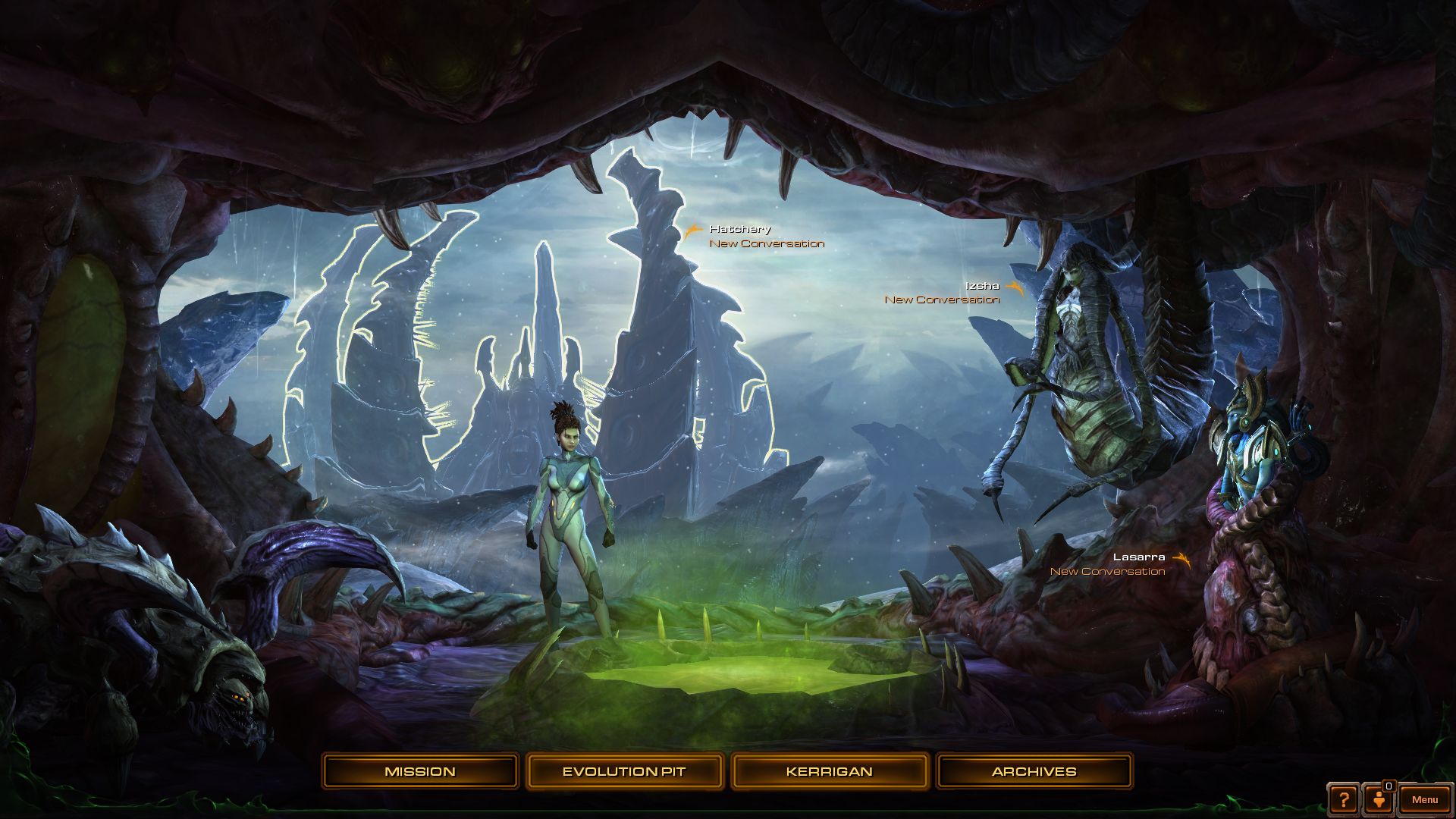Image resolution: width=1456 pixels, height=819 pixels.
Task: Open the friends social icon
Action: [x=1377, y=799]
